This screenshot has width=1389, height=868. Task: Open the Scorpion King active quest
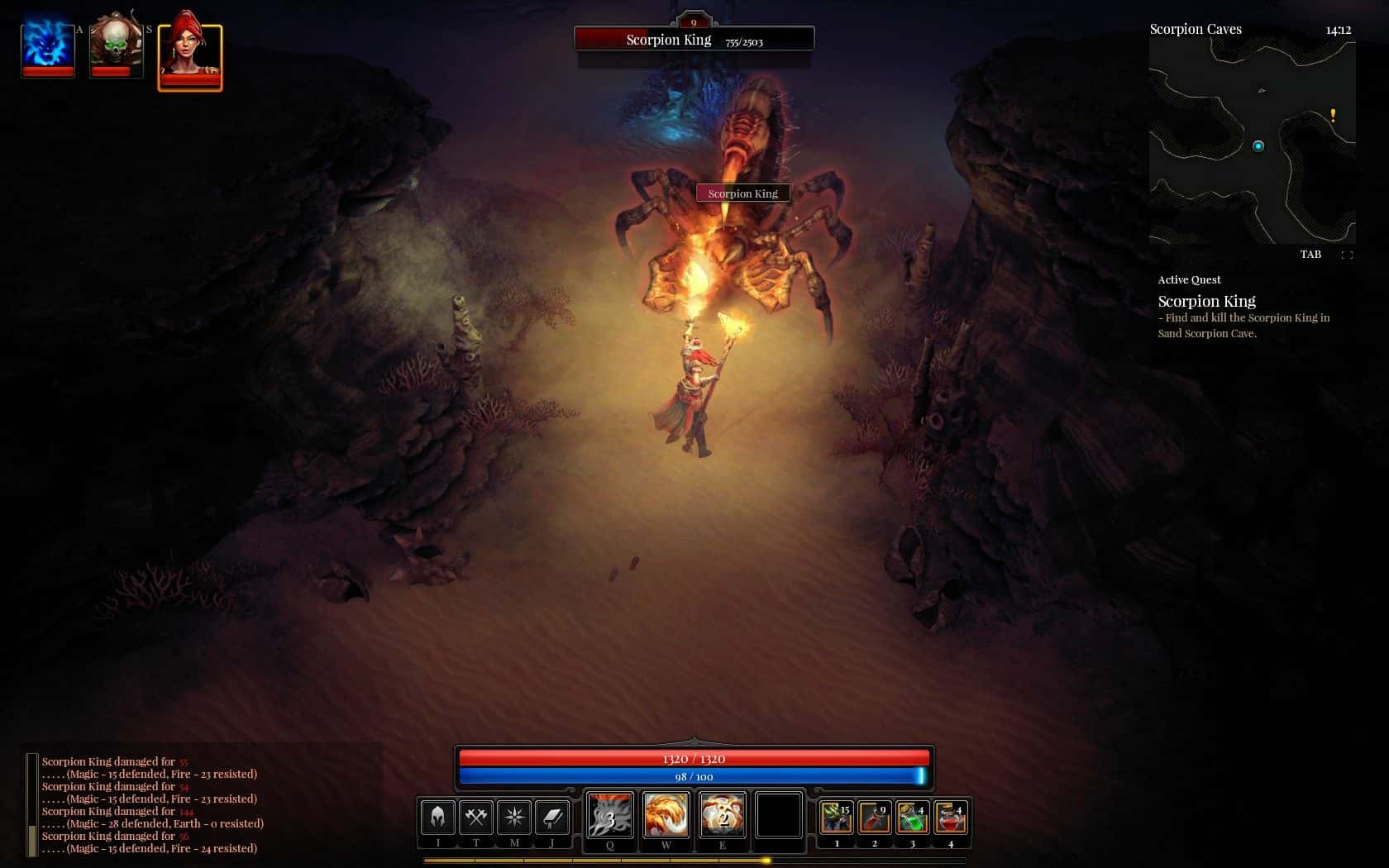[x=1206, y=302]
